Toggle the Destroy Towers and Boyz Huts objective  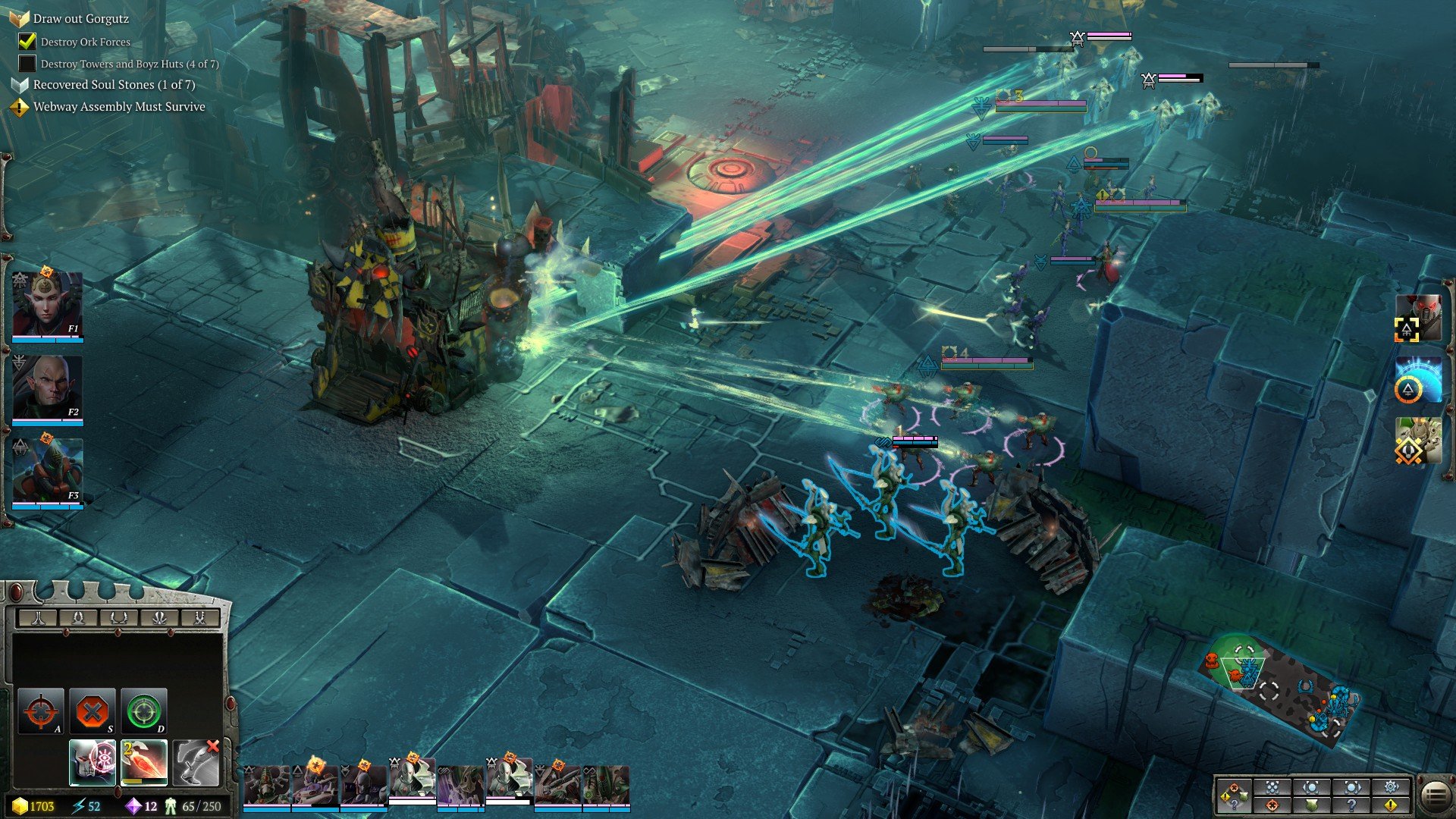coord(27,64)
